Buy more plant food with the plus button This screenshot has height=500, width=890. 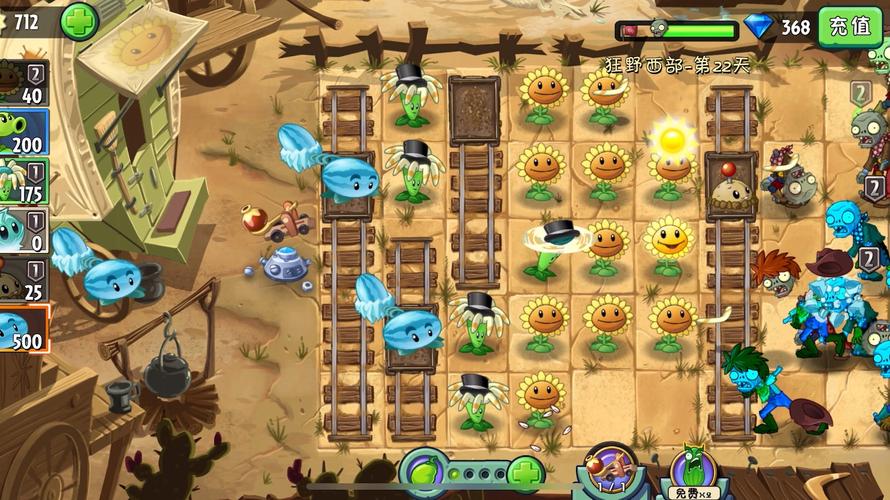(x=526, y=472)
